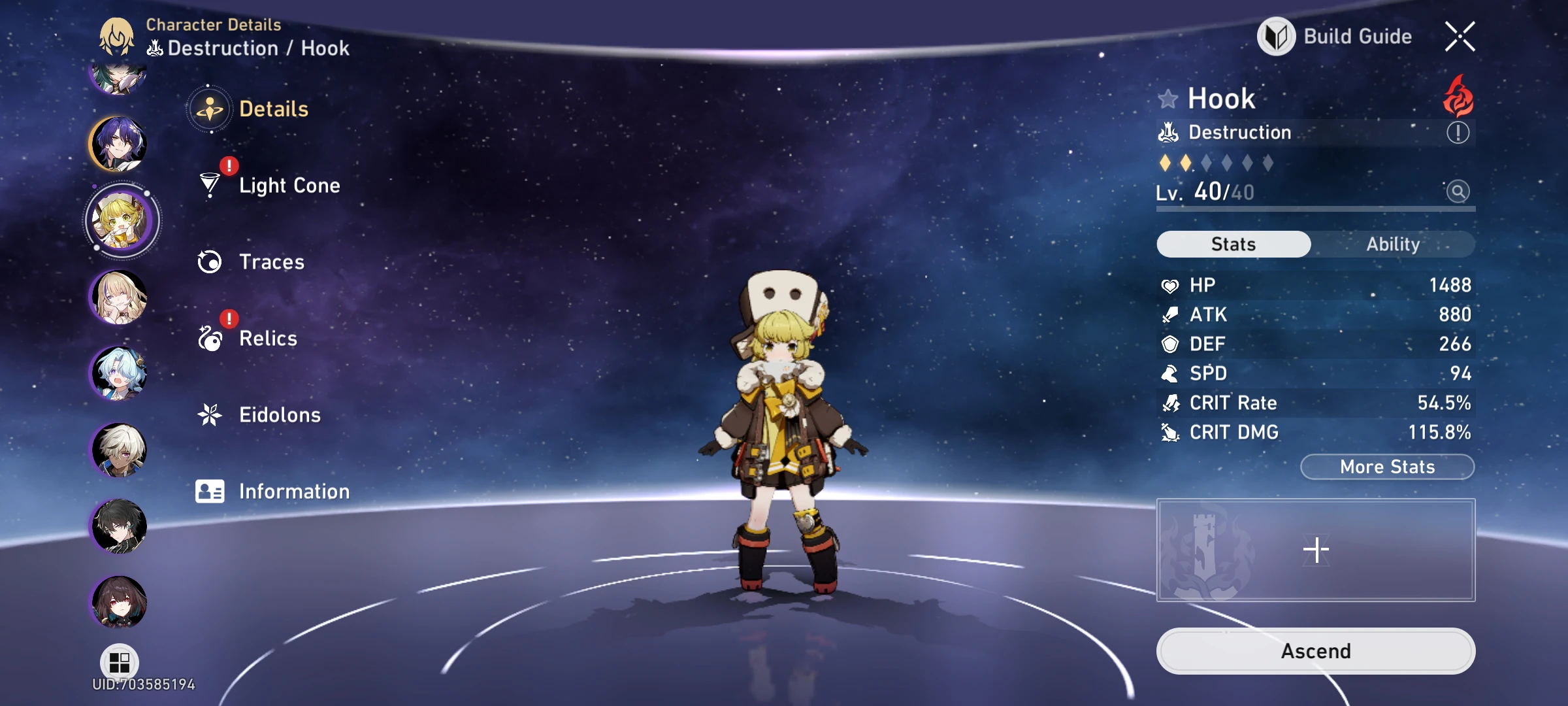Open More Stats
1568x706 pixels.
[1386, 466]
